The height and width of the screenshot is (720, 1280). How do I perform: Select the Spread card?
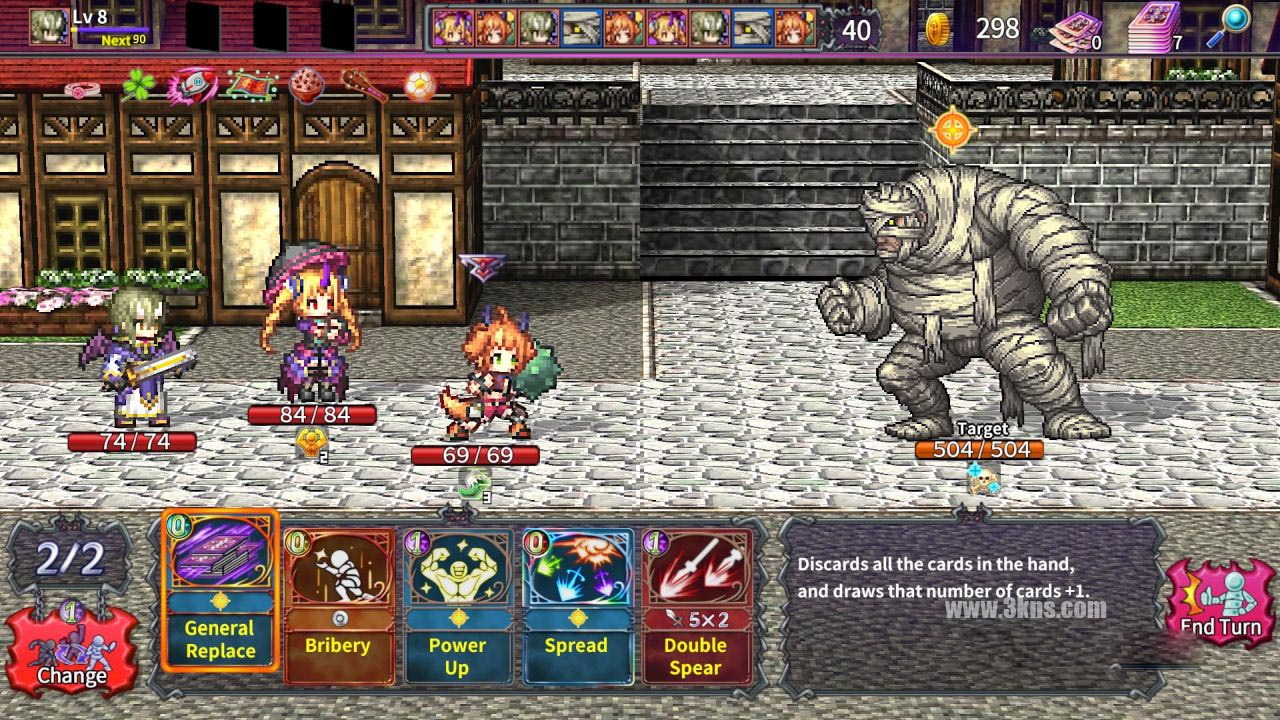pos(576,605)
